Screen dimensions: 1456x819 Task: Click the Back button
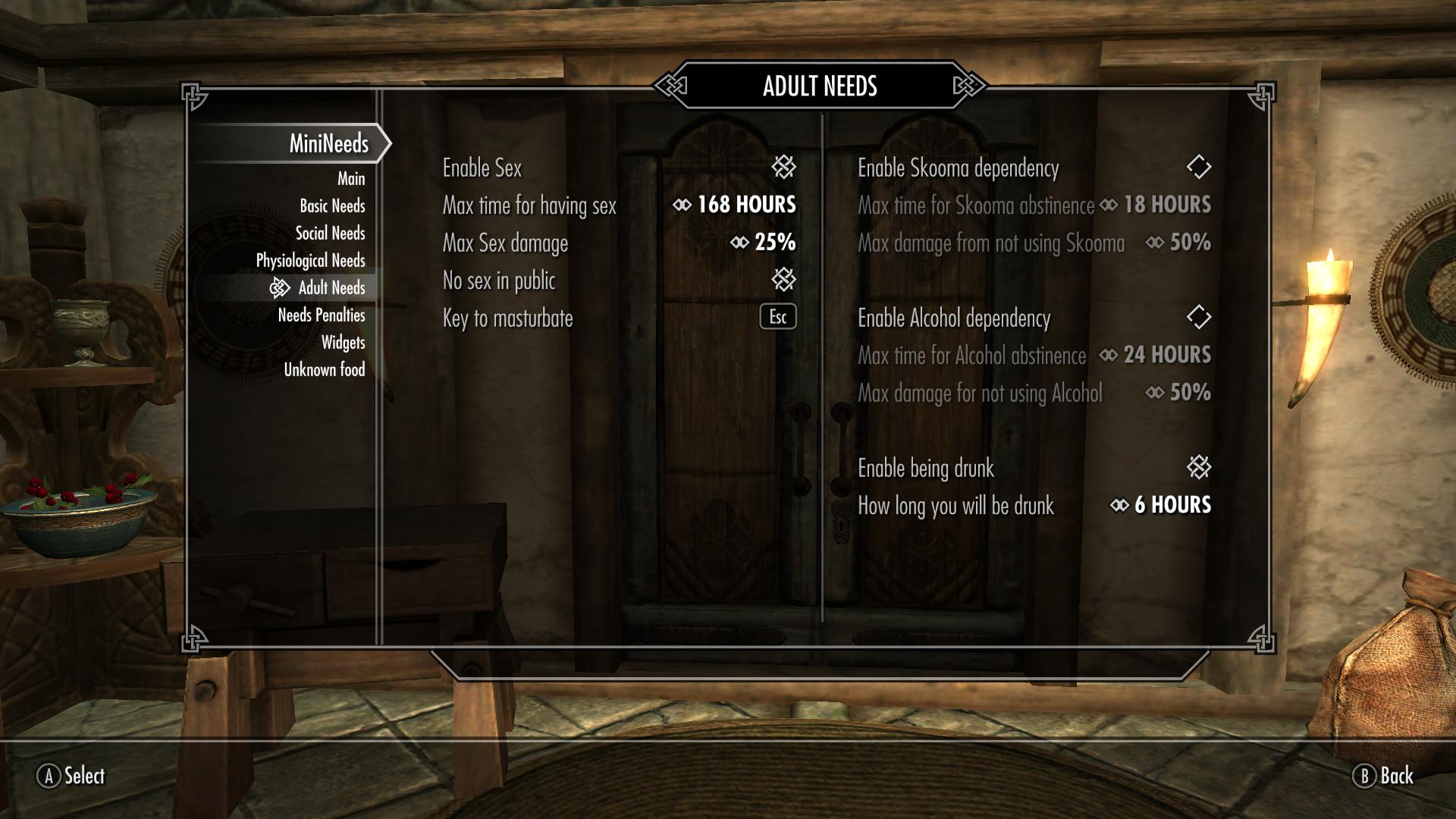(1383, 776)
